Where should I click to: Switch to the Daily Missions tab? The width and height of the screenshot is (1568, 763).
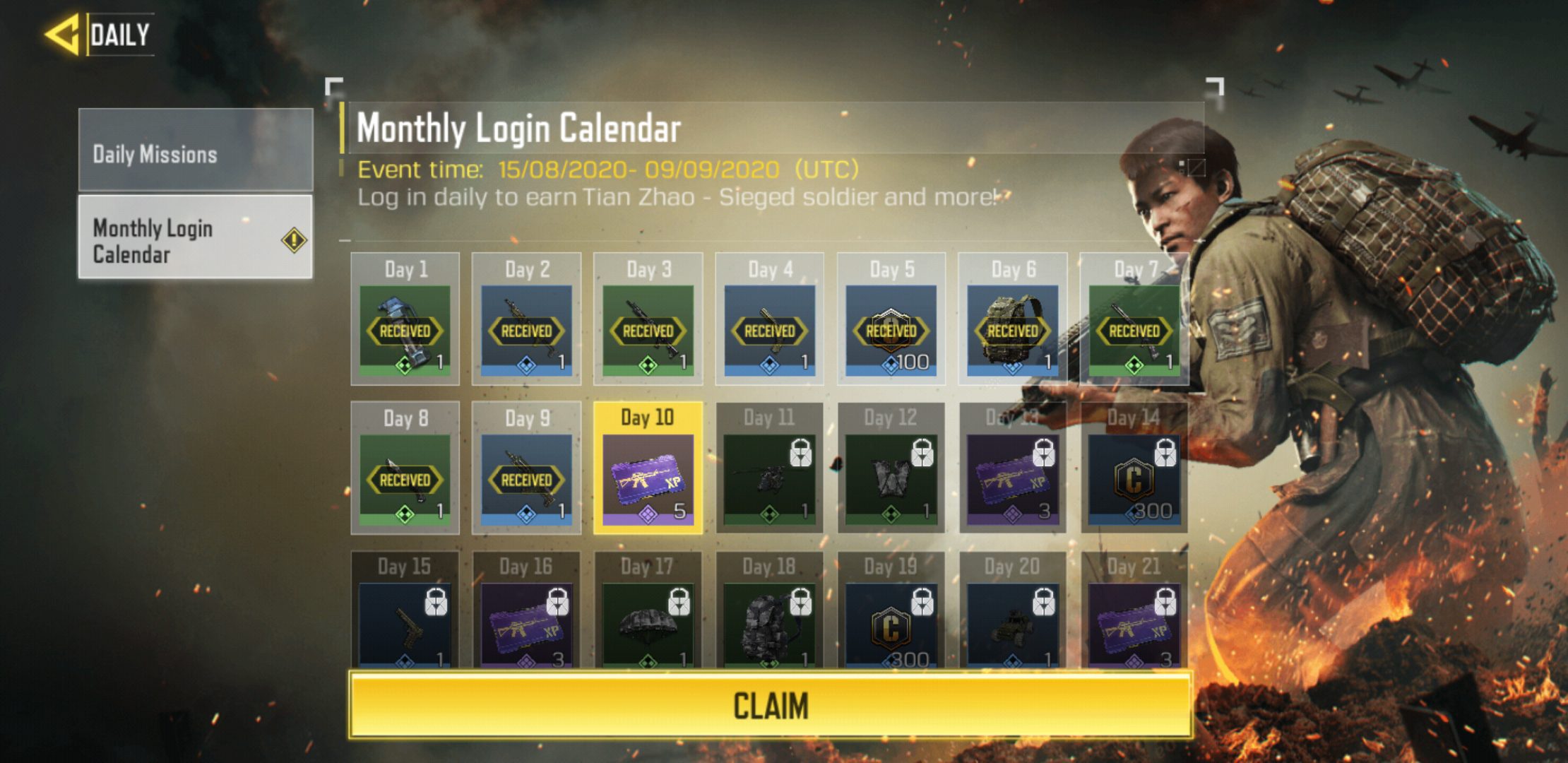click(194, 155)
